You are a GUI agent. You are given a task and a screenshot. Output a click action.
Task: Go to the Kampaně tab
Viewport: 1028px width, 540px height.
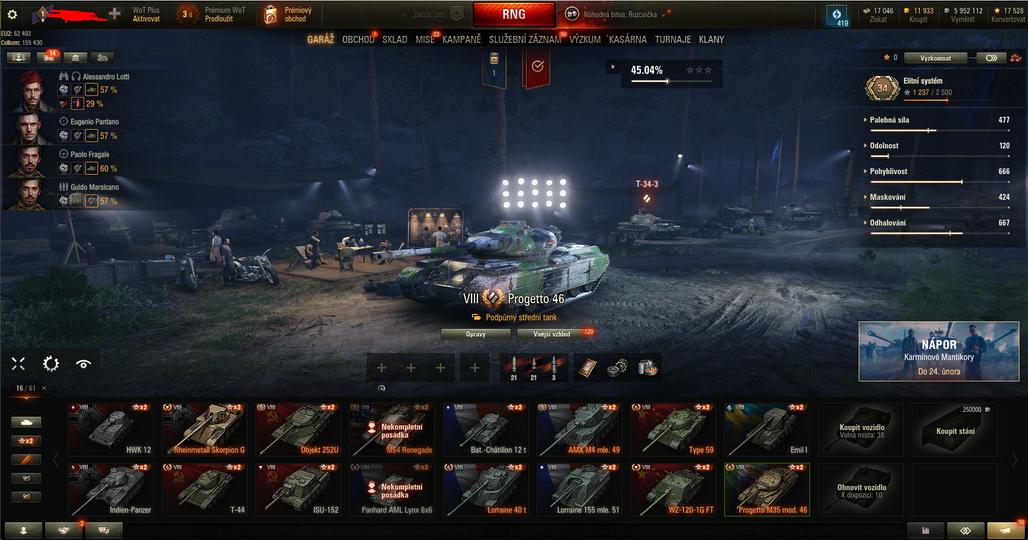pos(461,40)
